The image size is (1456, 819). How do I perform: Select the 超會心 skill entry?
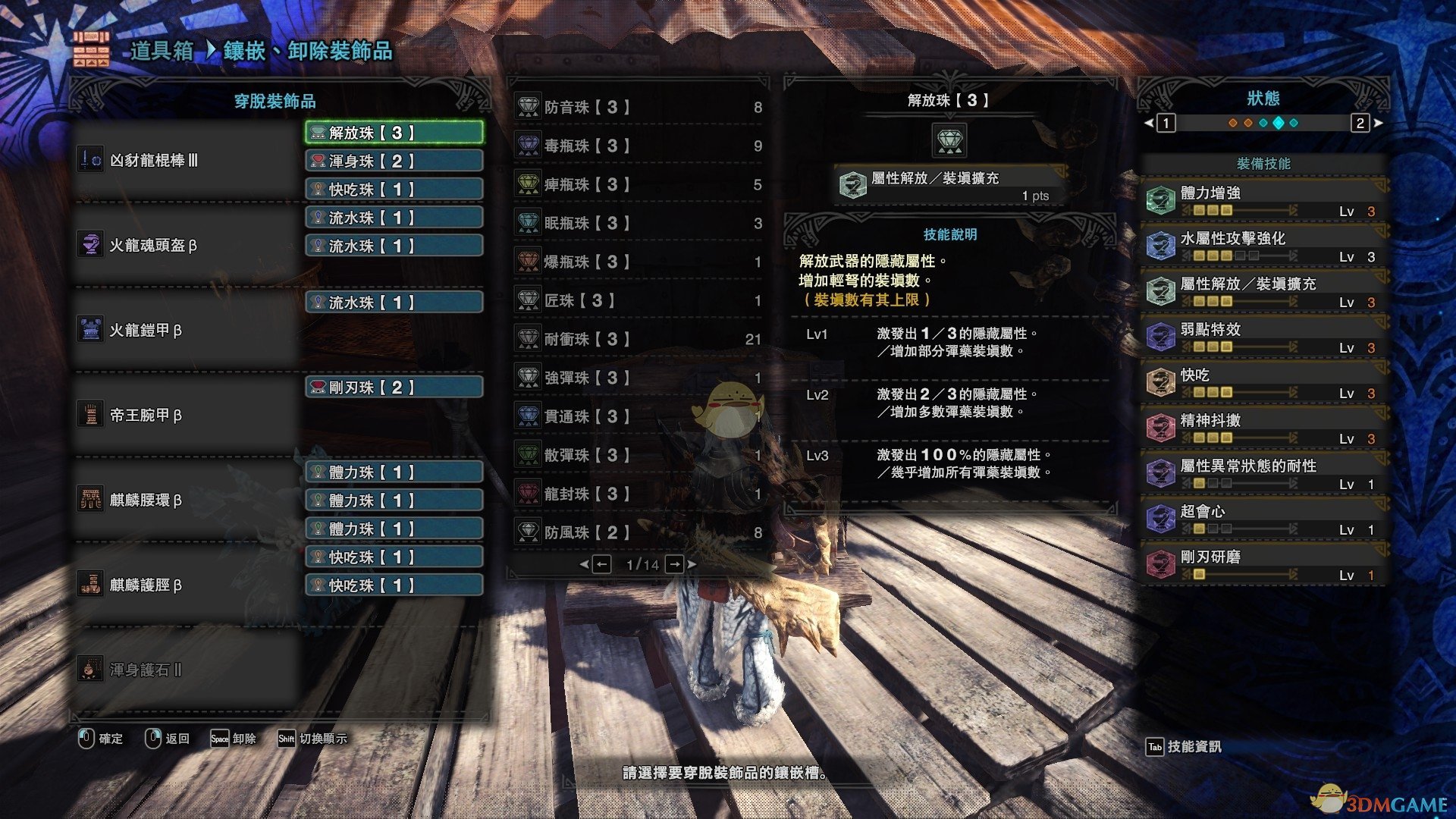click(x=1263, y=519)
